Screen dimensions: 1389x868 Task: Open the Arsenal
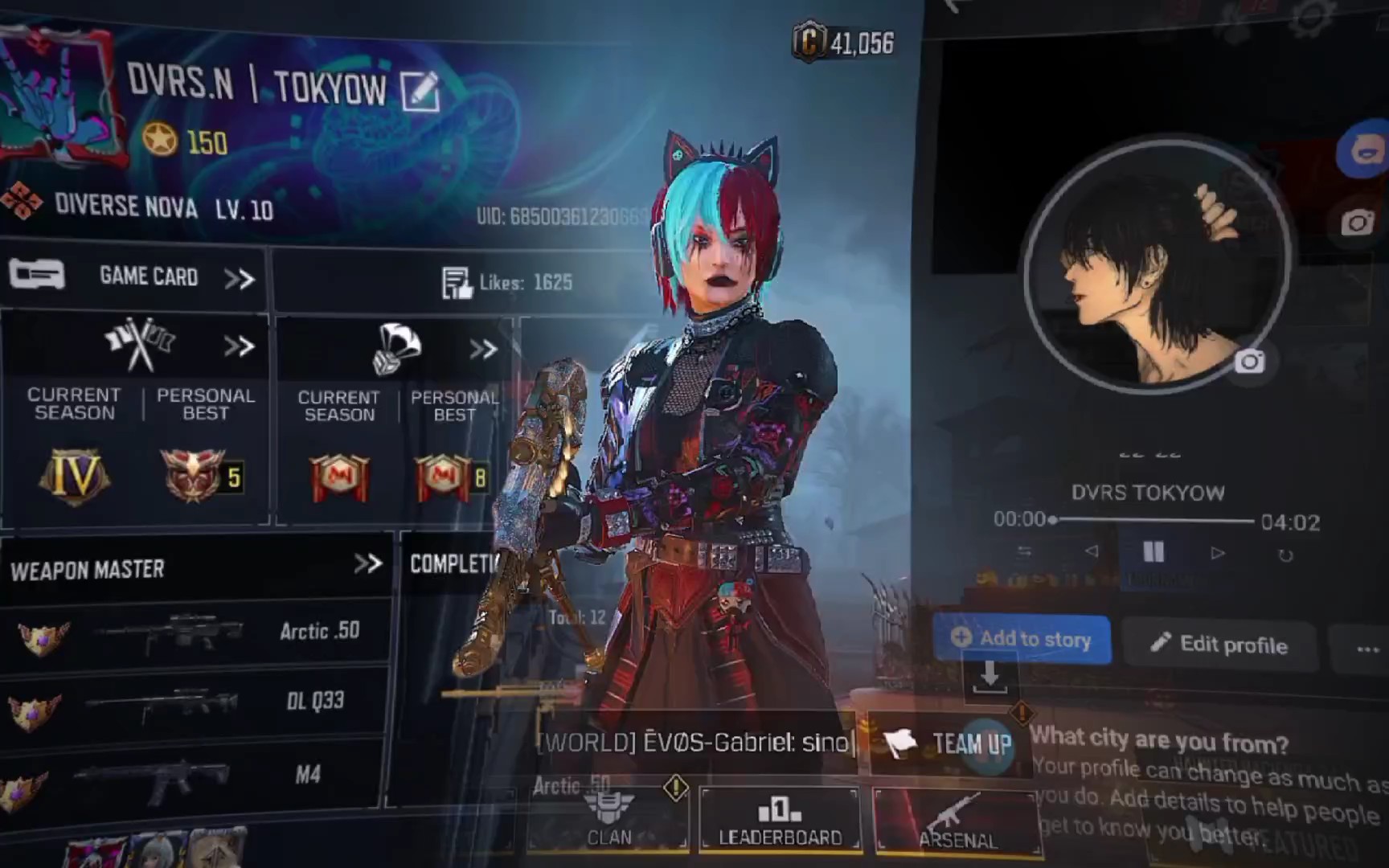957,821
